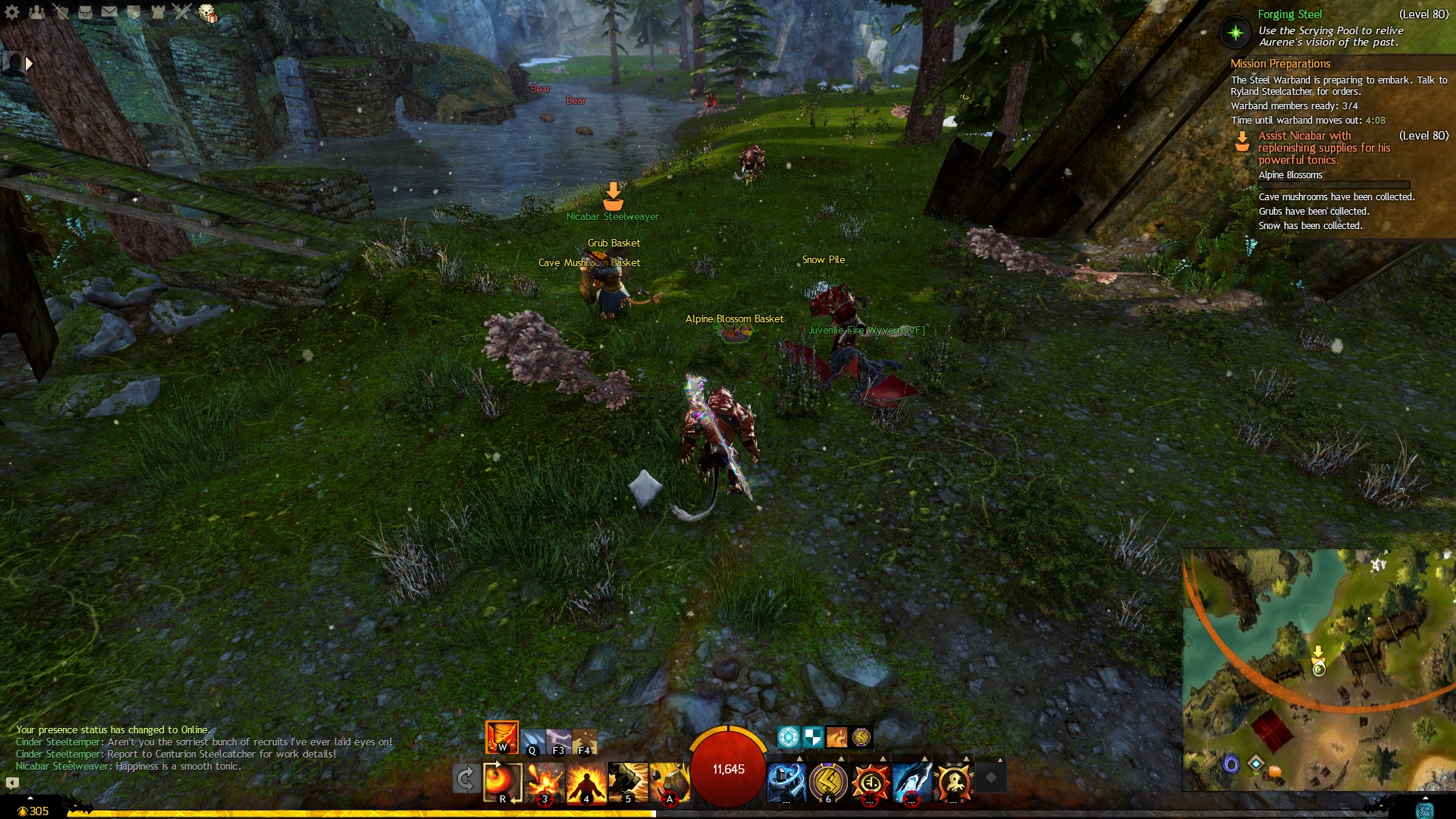Open the guild tower icon

tap(158, 12)
